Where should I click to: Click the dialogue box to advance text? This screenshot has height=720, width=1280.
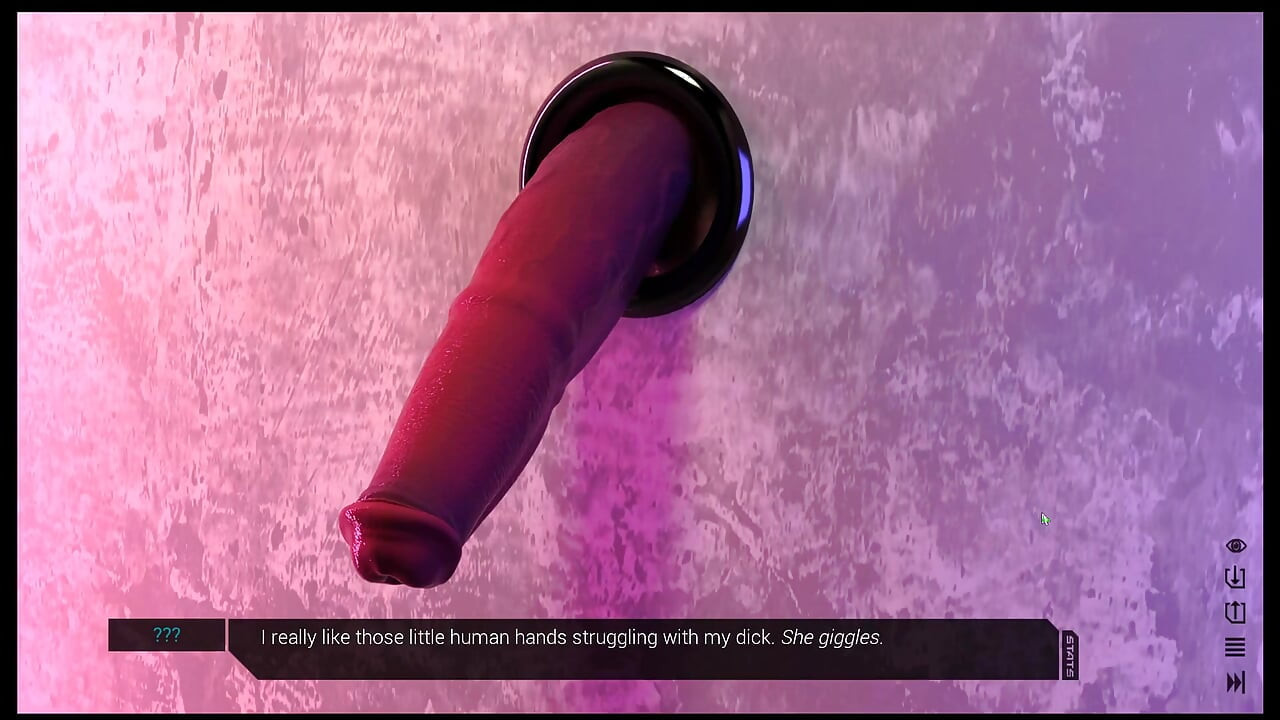(640, 650)
